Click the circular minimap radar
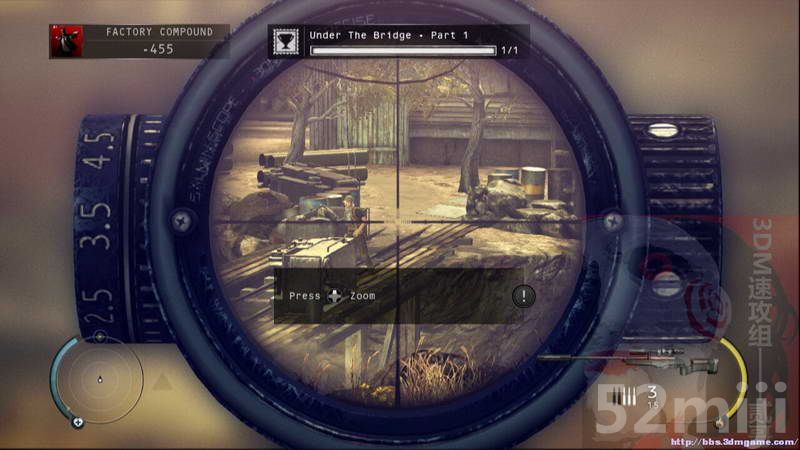The width and height of the screenshot is (800, 450). coord(98,380)
